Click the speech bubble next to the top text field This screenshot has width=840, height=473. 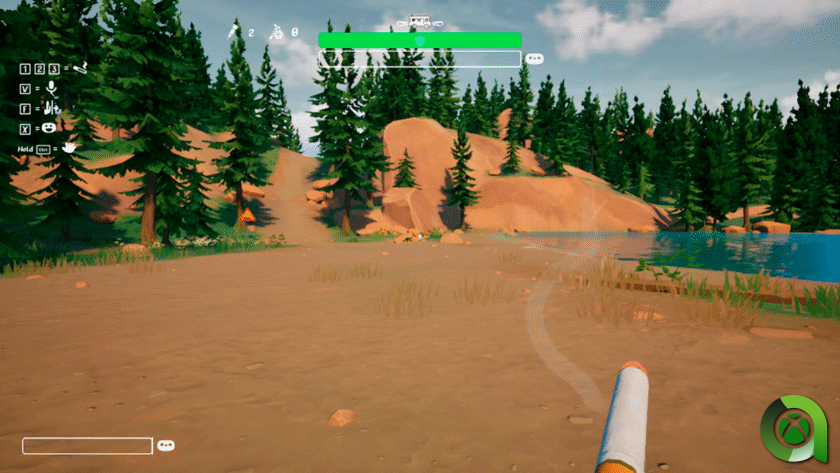[534, 59]
